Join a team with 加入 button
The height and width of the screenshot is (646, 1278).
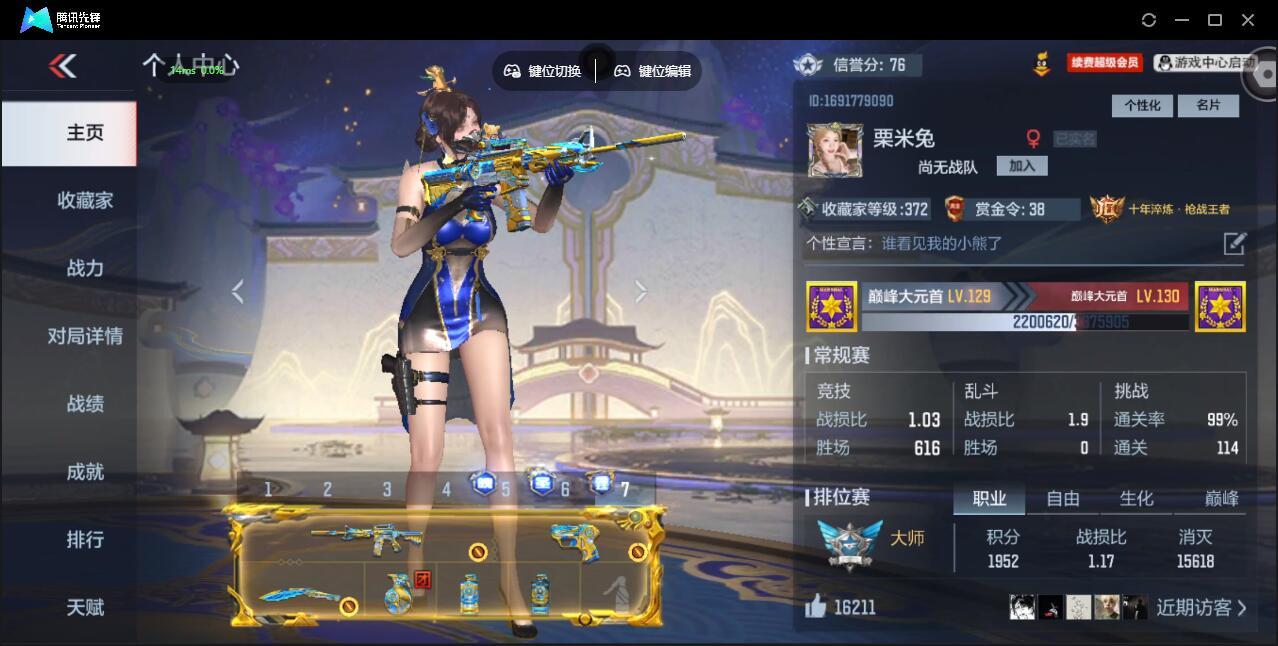click(1022, 166)
